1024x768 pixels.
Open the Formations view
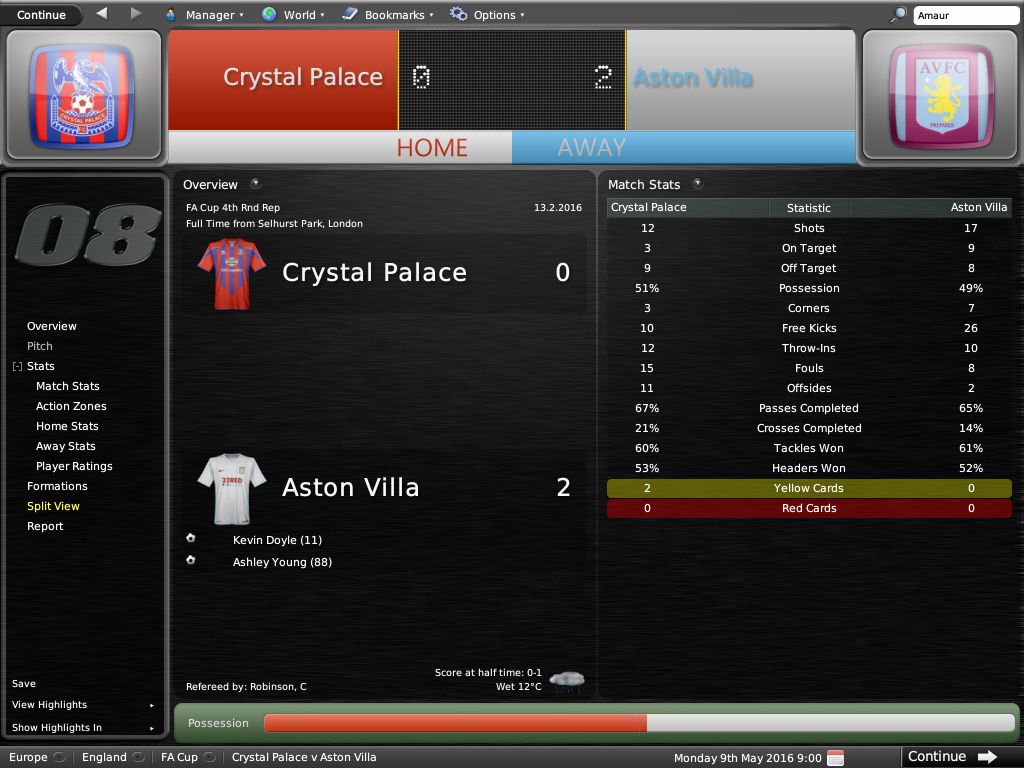coord(57,486)
